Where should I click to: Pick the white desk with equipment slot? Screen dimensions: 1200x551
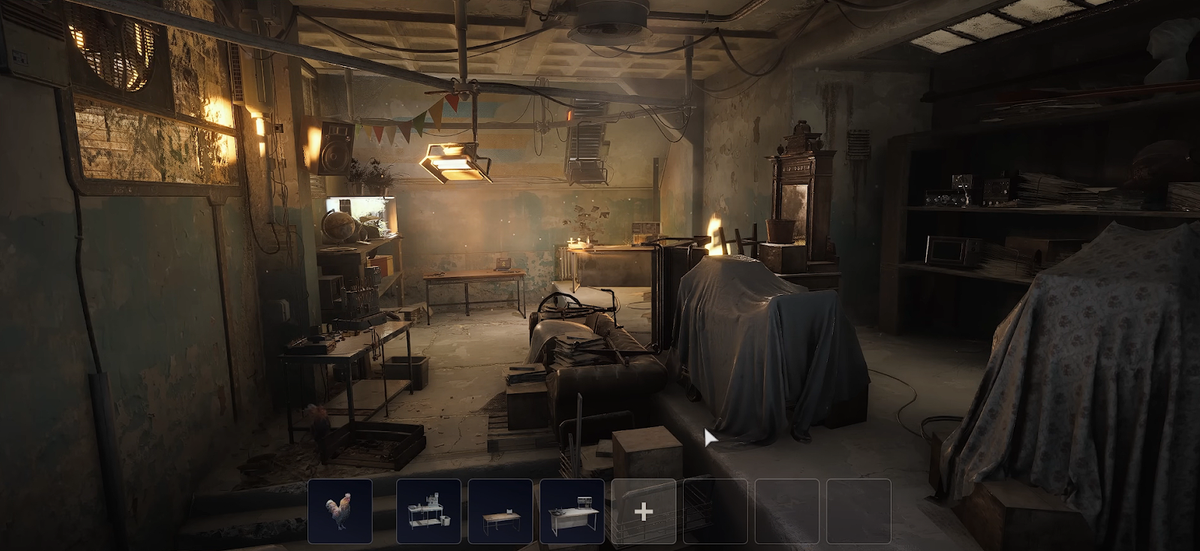pos(572,511)
